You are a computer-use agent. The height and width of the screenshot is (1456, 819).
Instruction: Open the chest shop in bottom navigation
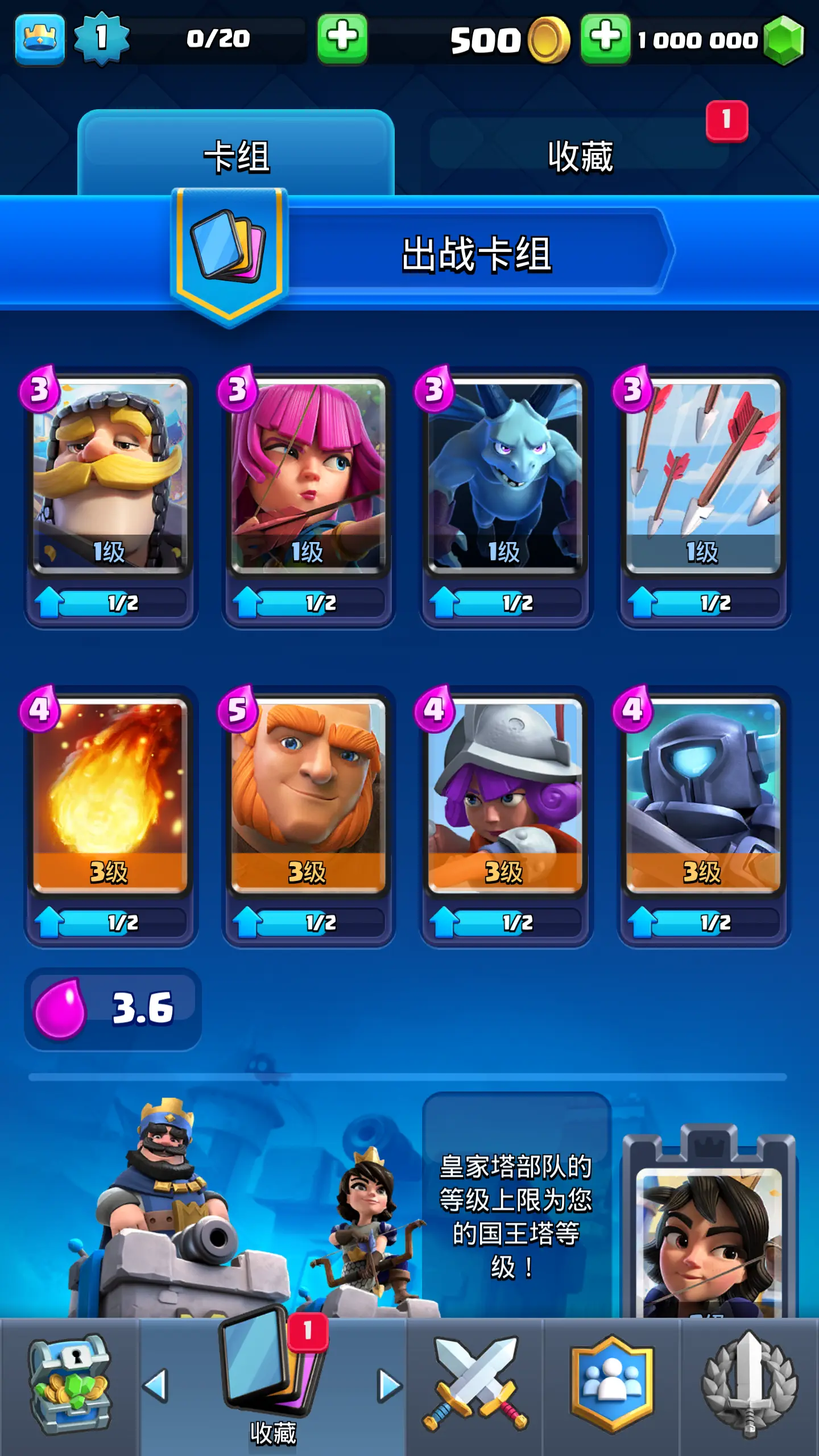(69, 1385)
